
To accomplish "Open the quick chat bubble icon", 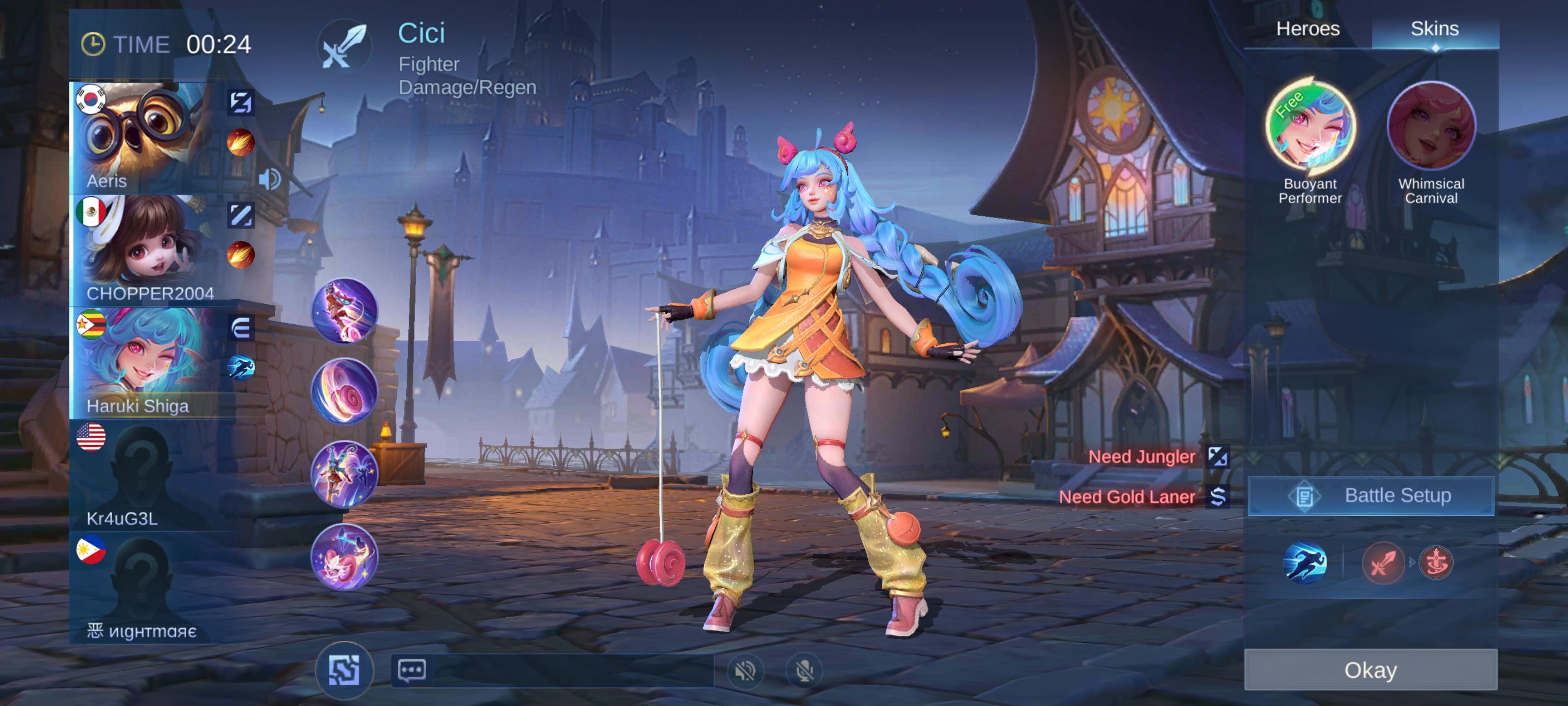I will pos(411,672).
